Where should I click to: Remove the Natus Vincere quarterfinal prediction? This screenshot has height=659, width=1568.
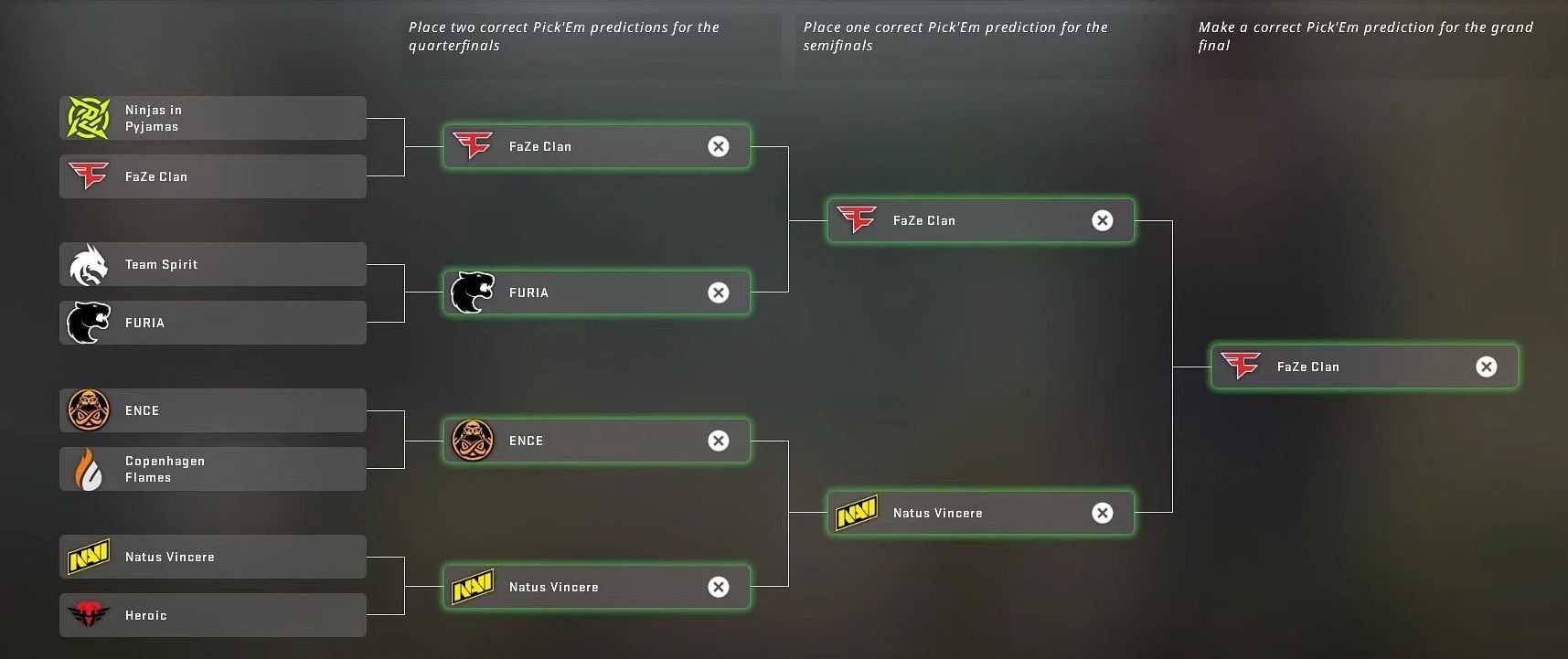719,587
